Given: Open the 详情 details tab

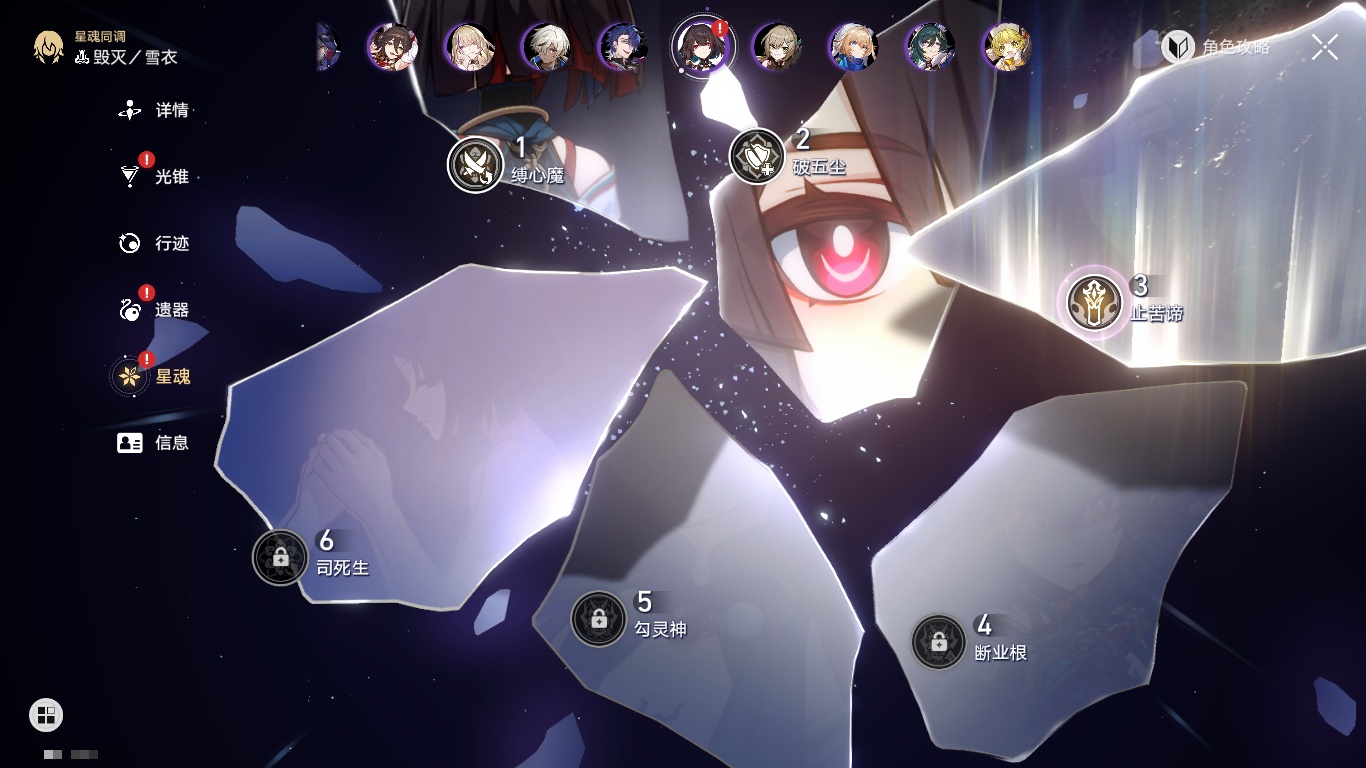Looking at the screenshot, I should click(x=155, y=110).
